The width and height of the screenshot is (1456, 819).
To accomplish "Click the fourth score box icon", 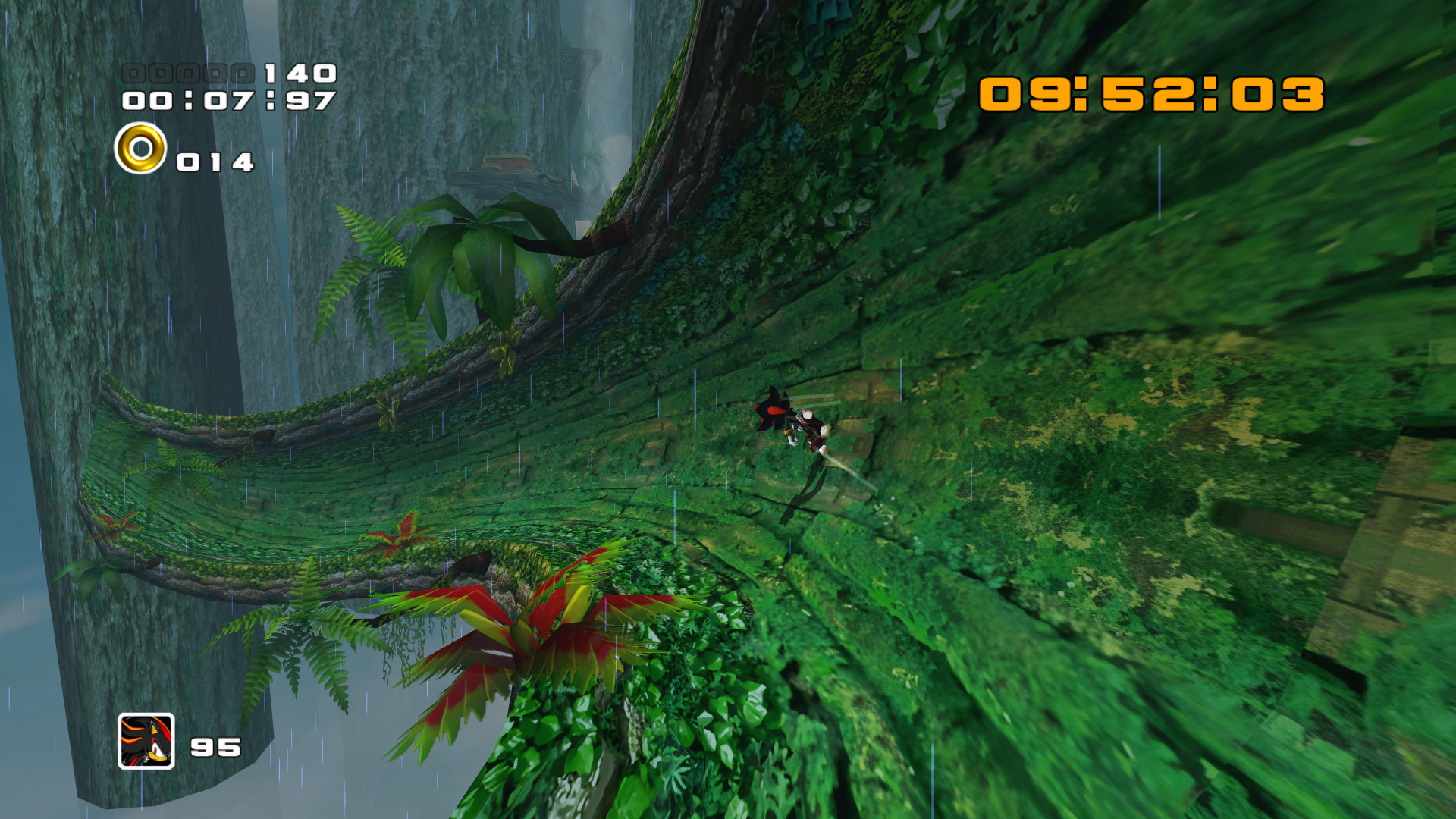I will tap(215, 74).
